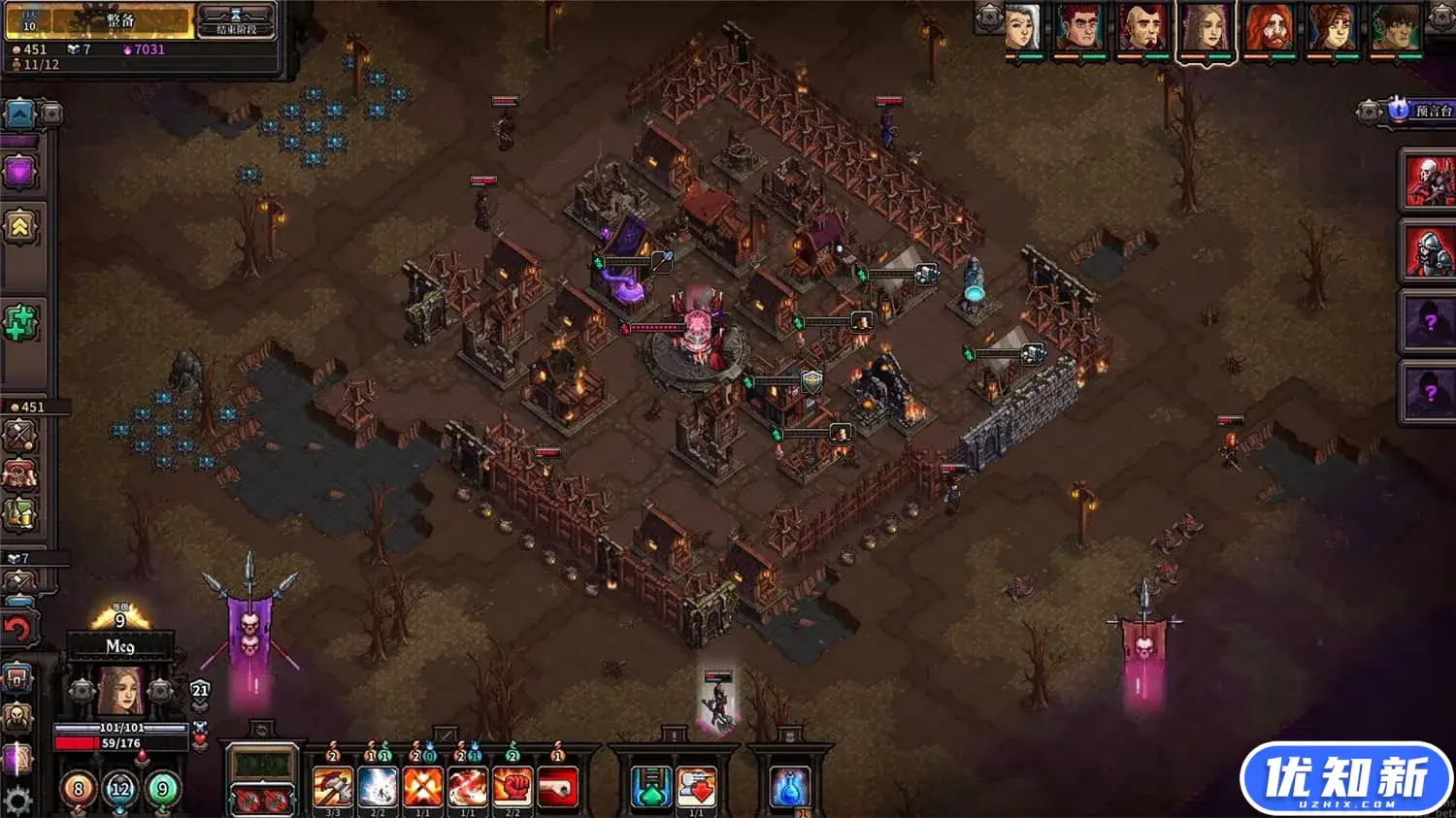Select the red-bearded hero portrait
The height and width of the screenshot is (818, 1456).
[x=1269, y=27]
